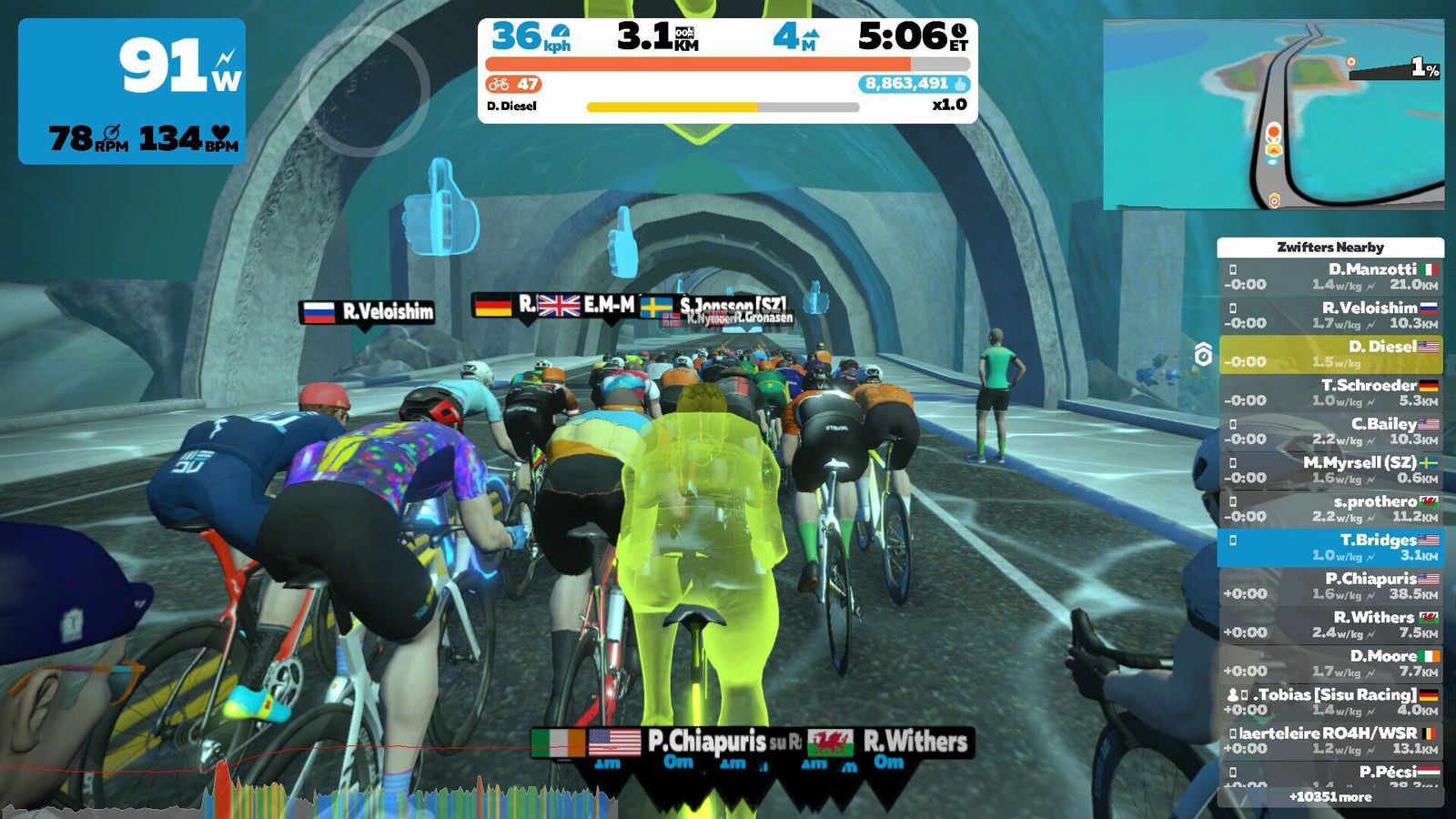
Task: Click the highlighted D. Diesel rider row
Action: (1330, 354)
